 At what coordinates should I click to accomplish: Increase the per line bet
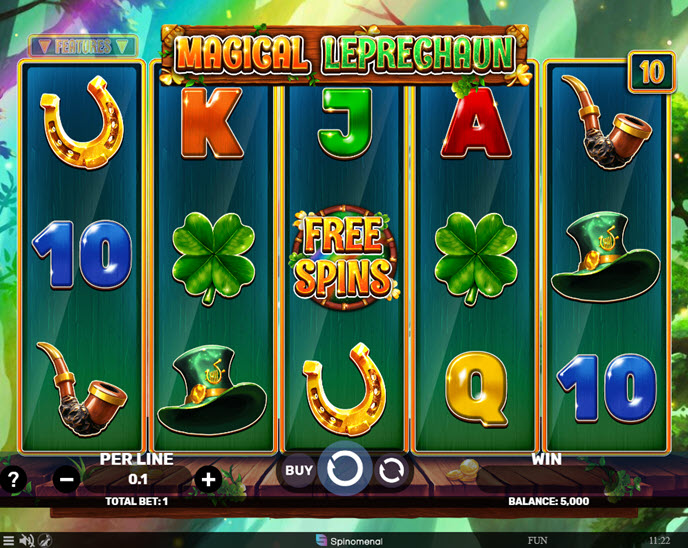208,480
